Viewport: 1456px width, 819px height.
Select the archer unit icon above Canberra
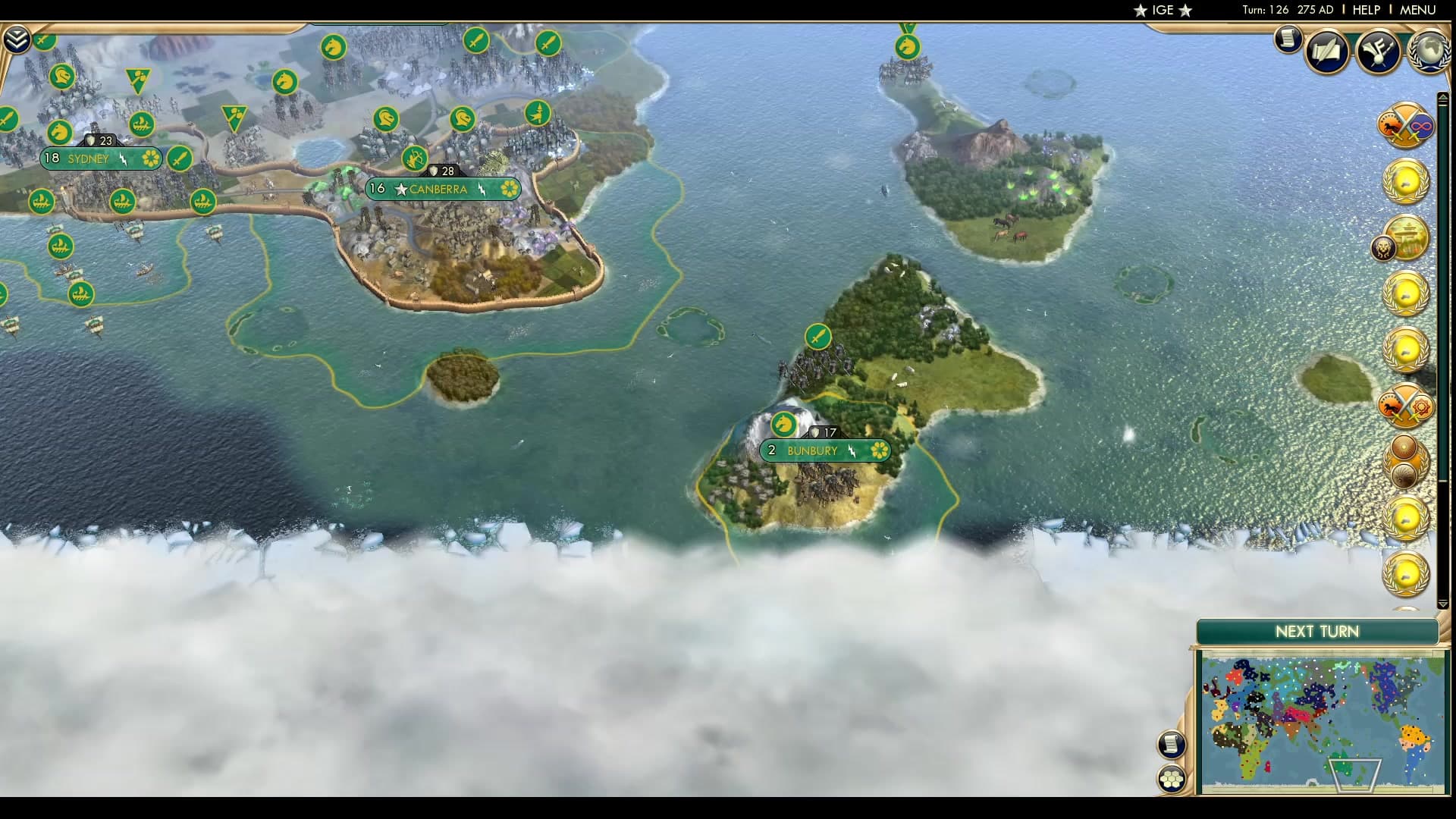coord(414,159)
